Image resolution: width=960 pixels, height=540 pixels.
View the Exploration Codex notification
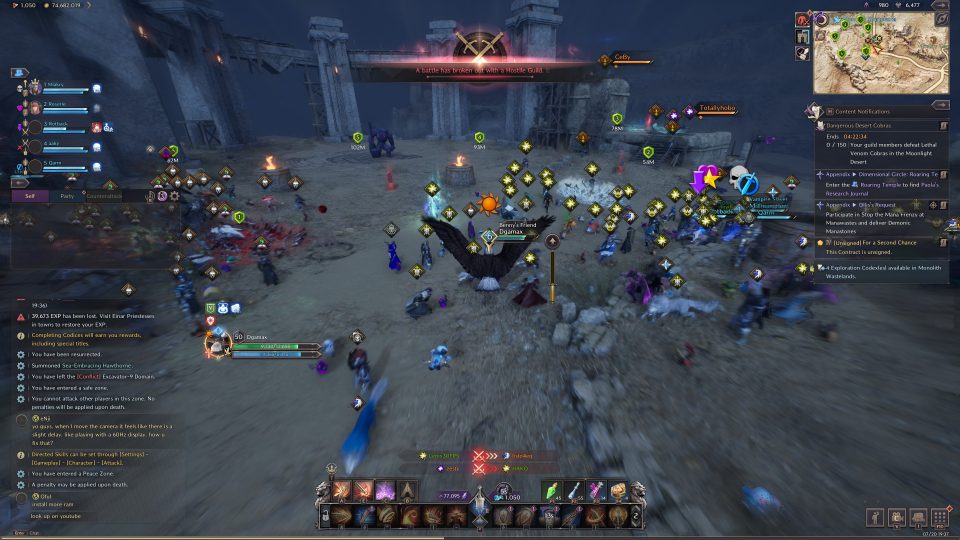880,268
